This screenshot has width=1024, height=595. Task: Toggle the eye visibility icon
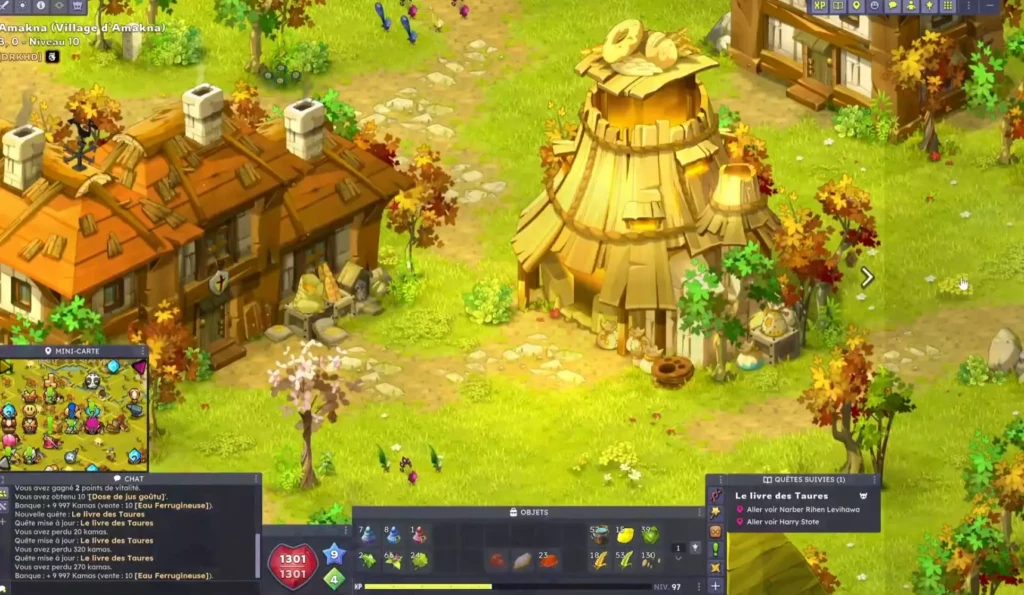tap(59, 6)
